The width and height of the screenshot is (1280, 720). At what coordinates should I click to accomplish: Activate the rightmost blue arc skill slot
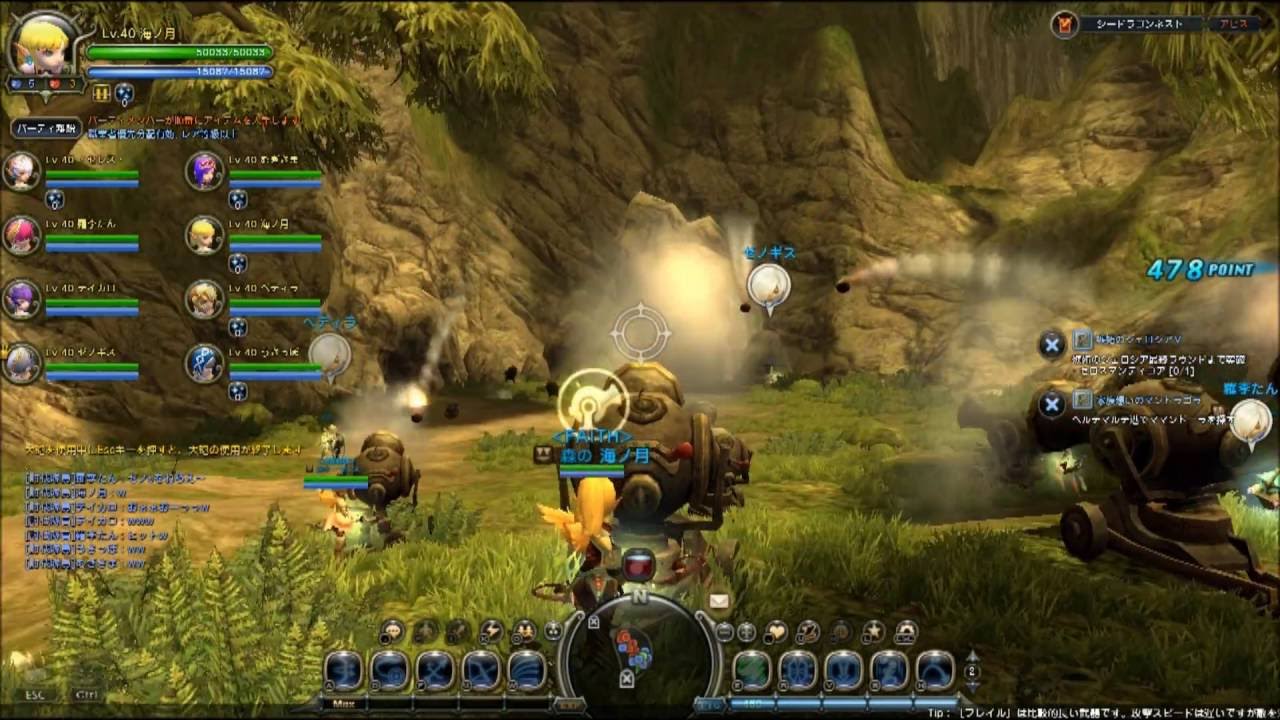point(935,671)
